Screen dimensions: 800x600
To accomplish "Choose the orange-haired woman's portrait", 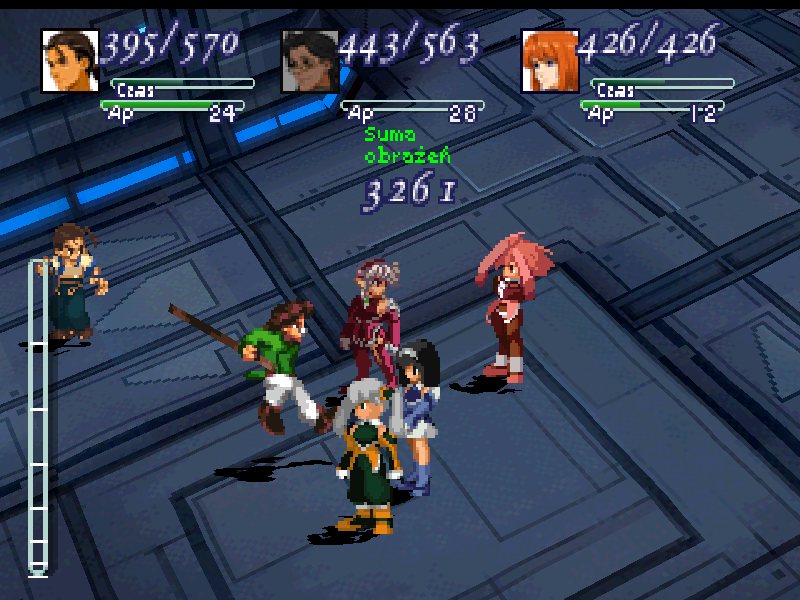I will click(x=549, y=60).
